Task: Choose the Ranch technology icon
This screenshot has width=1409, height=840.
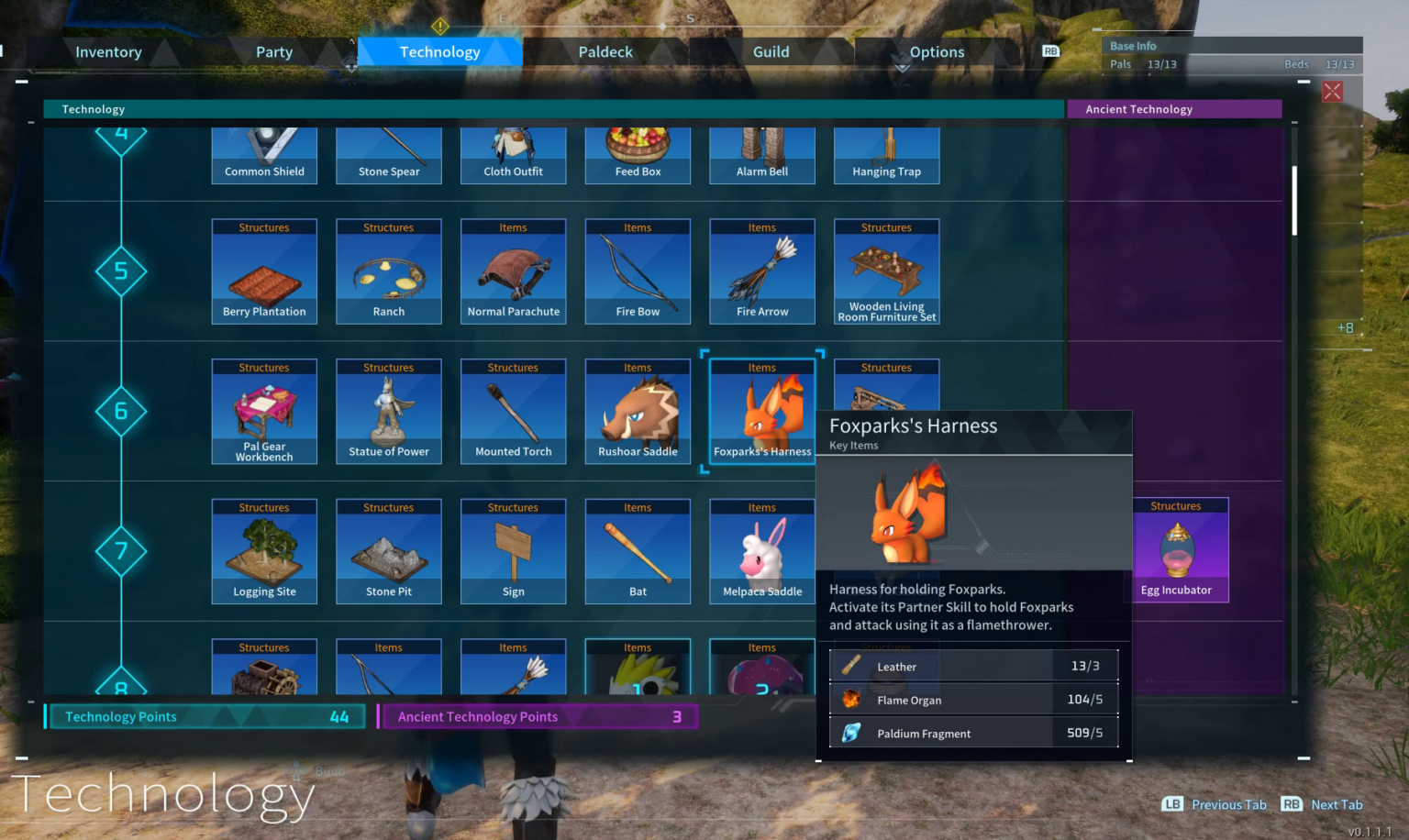Action: [388, 271]
